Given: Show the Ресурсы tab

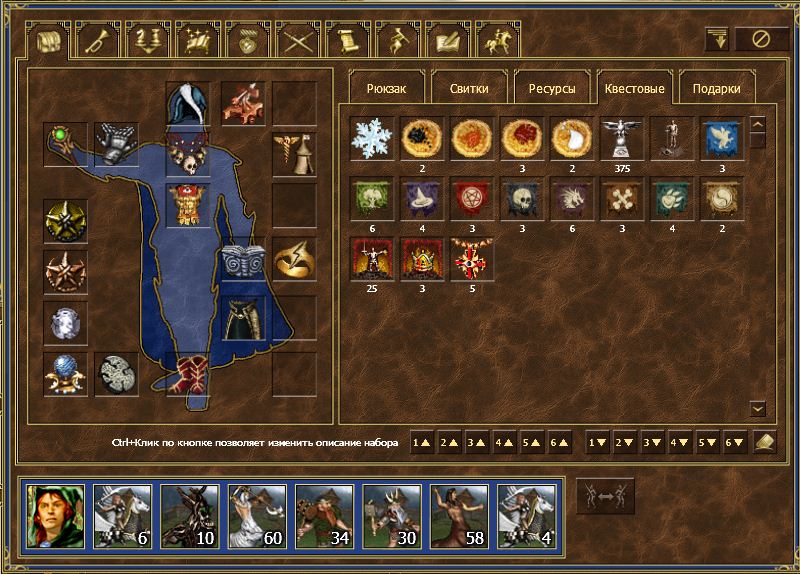Looking at the screenshot, I should tap(551, 88).
